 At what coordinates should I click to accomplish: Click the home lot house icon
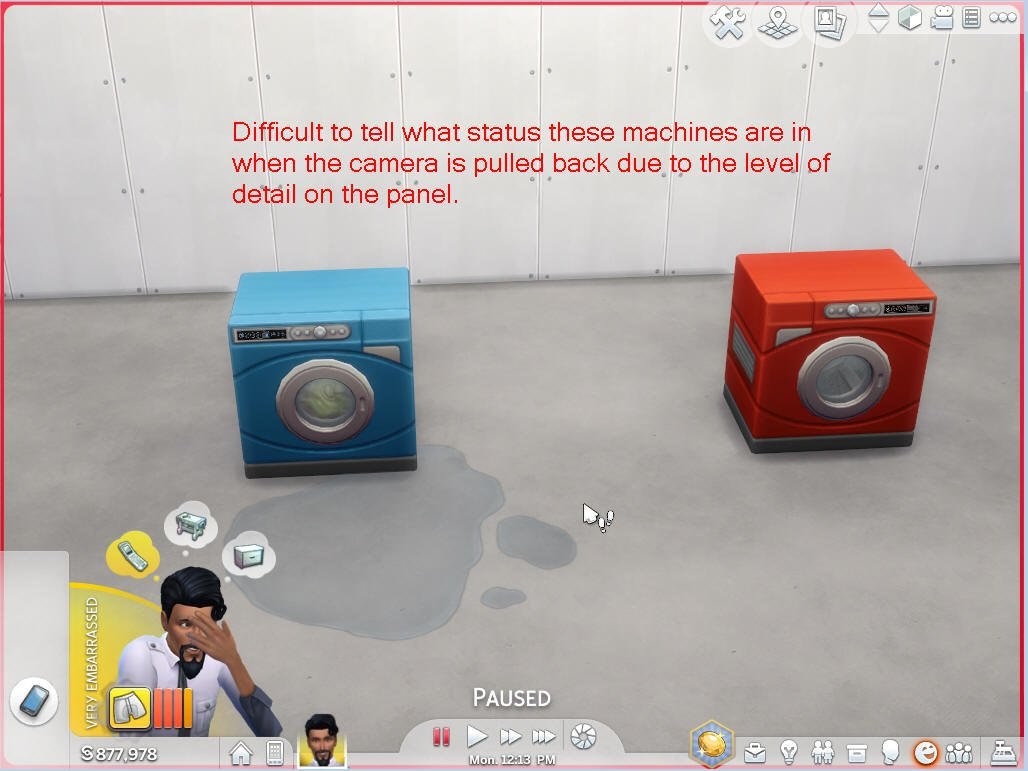tap(241, 752)
